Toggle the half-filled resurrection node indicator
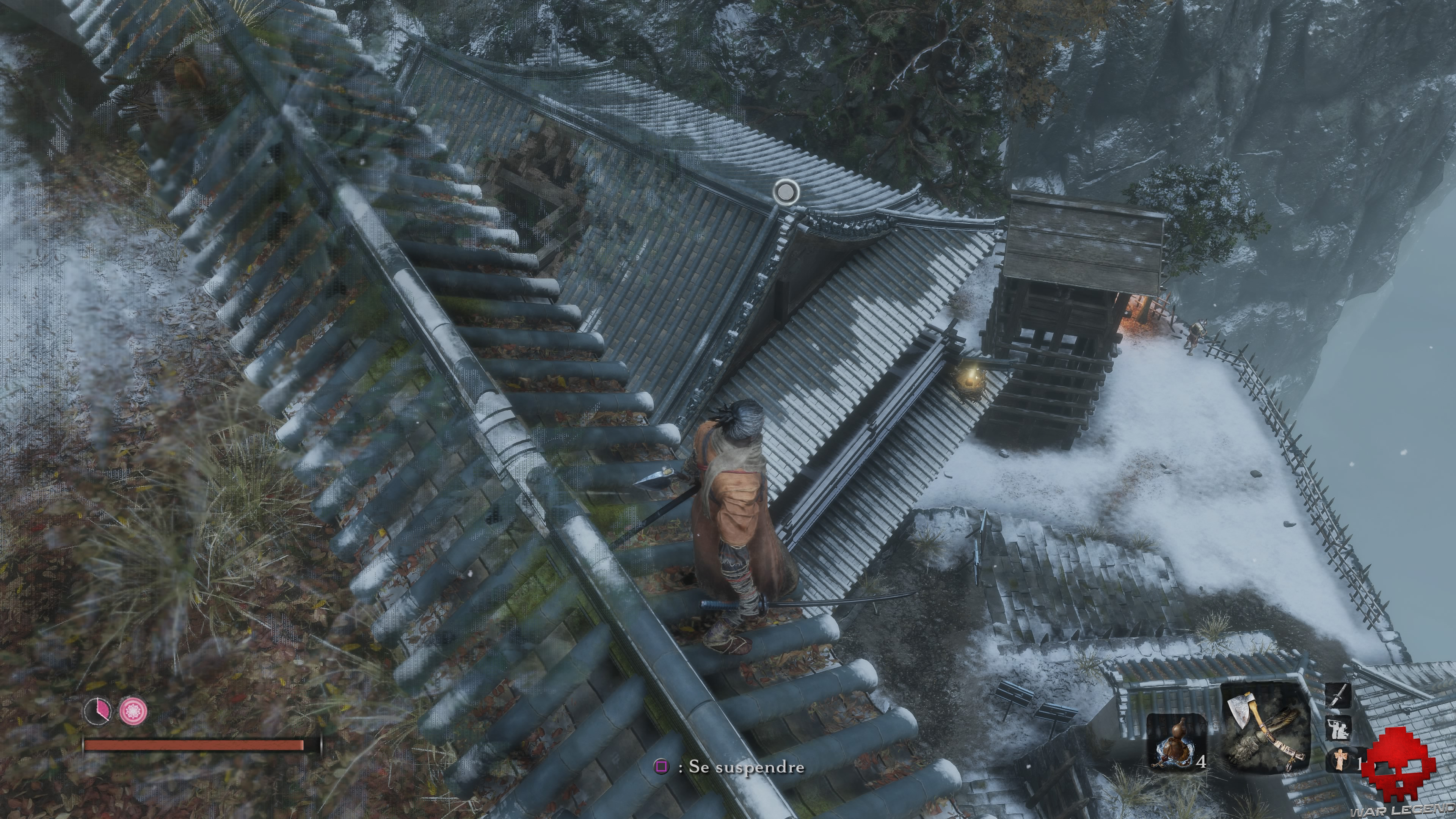The image size is (1456, 819). (x=97, y=711)
